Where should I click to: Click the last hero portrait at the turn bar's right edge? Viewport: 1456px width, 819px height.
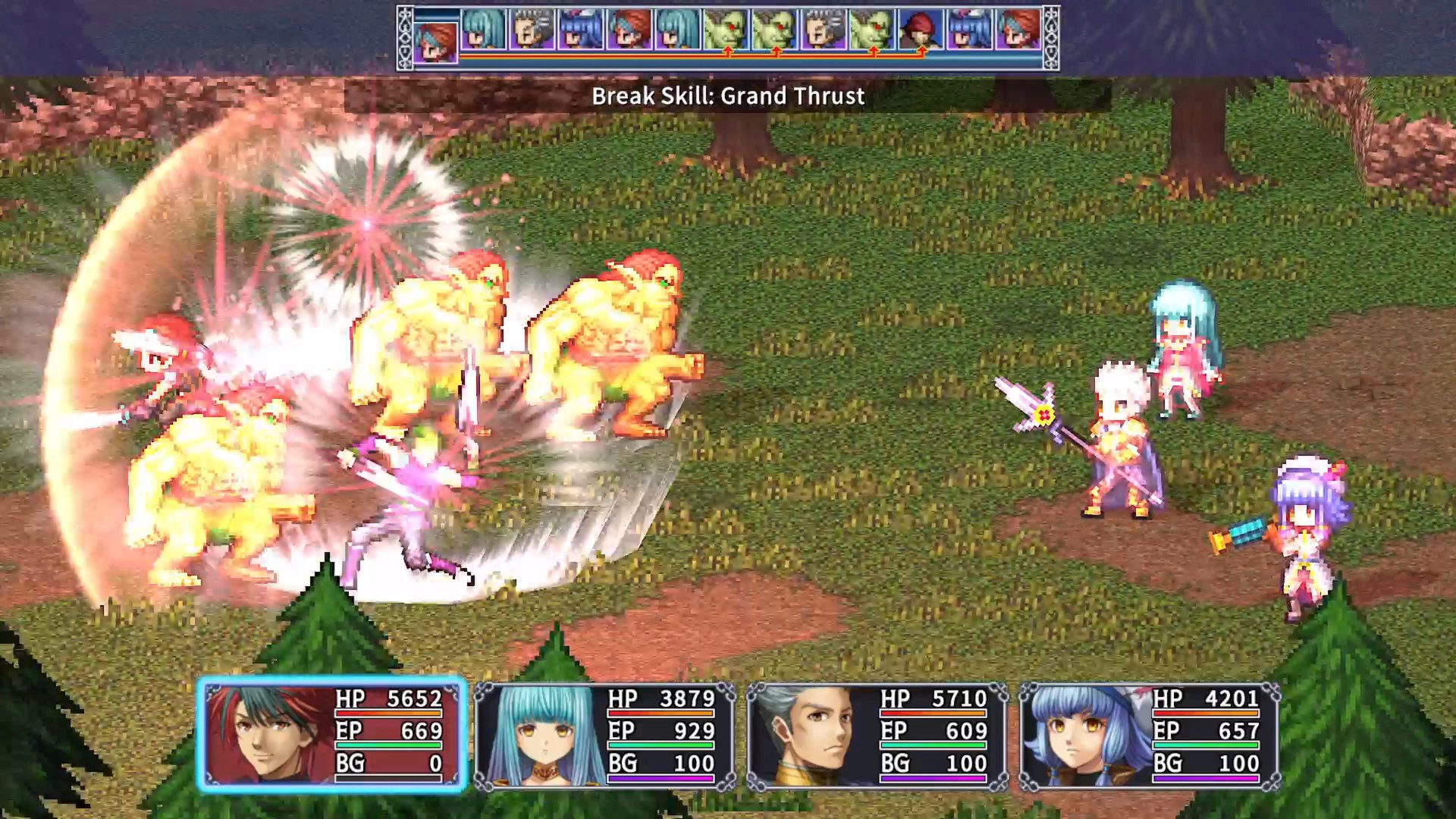tap(1020, 32)
